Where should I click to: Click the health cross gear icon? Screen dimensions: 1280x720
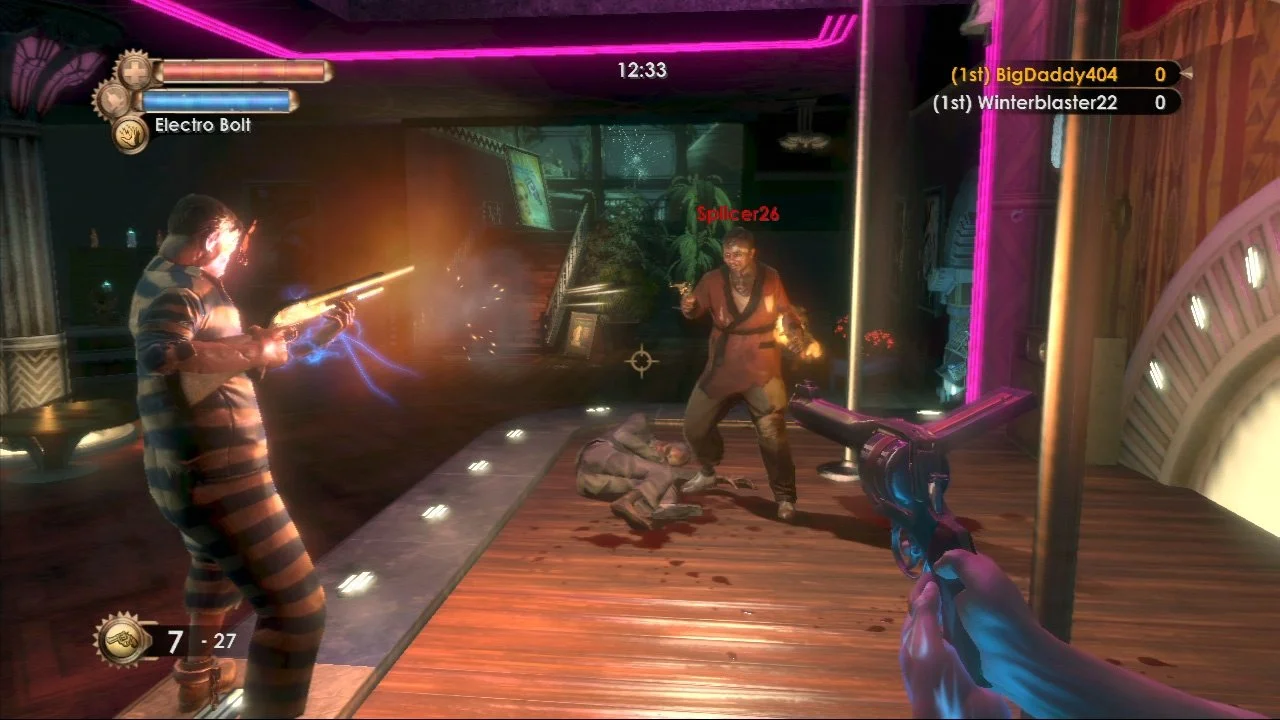pos(134,70)
